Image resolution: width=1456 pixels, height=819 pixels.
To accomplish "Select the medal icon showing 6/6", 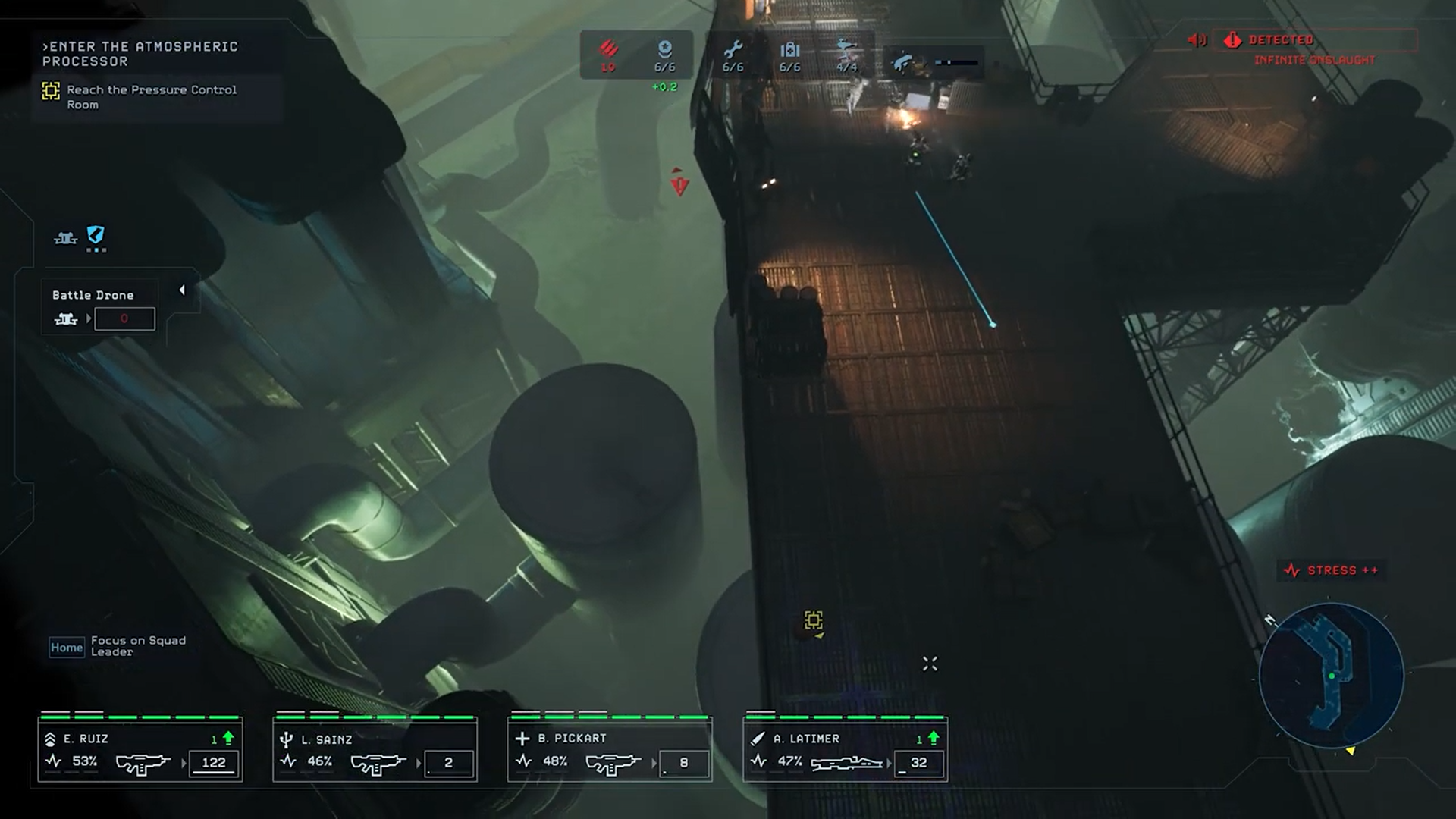I will (664, 50).
